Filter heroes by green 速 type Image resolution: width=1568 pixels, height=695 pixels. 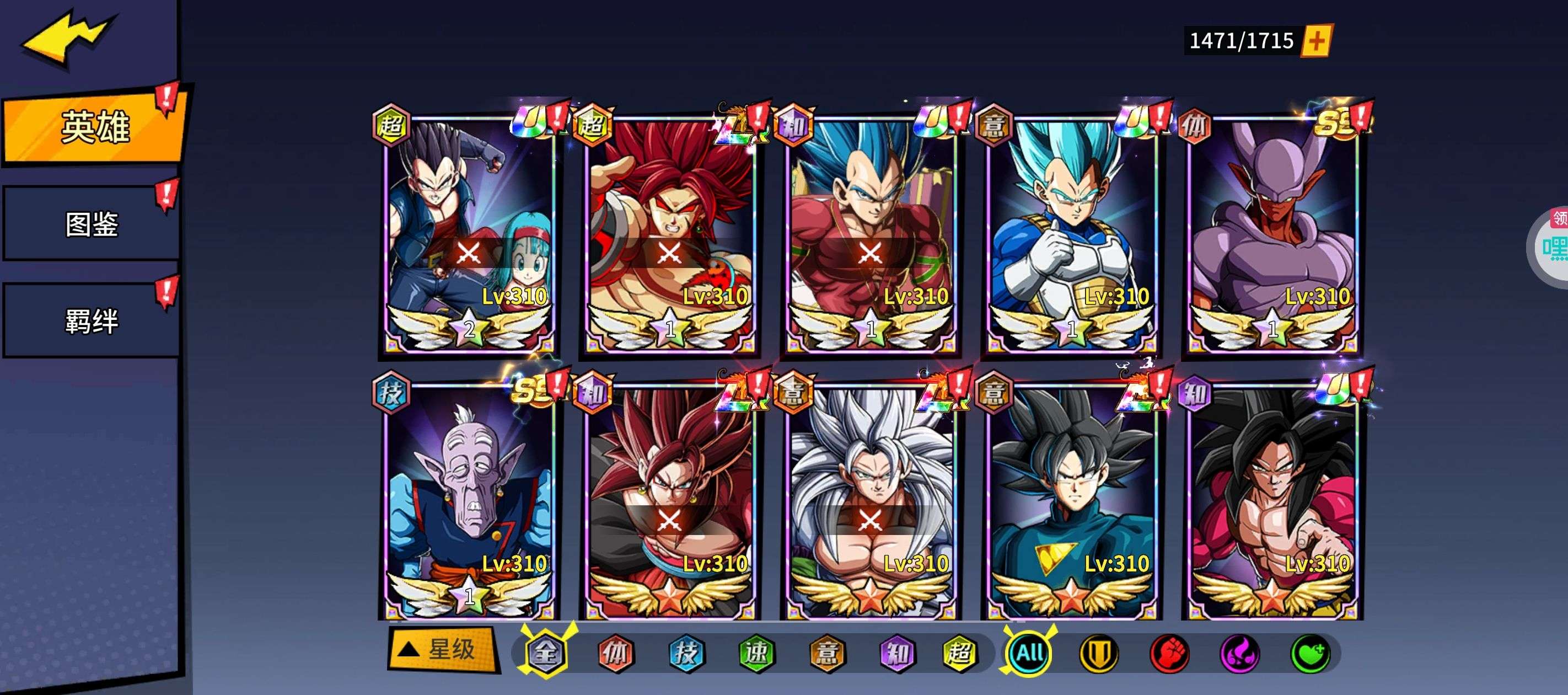click(756, 653)
